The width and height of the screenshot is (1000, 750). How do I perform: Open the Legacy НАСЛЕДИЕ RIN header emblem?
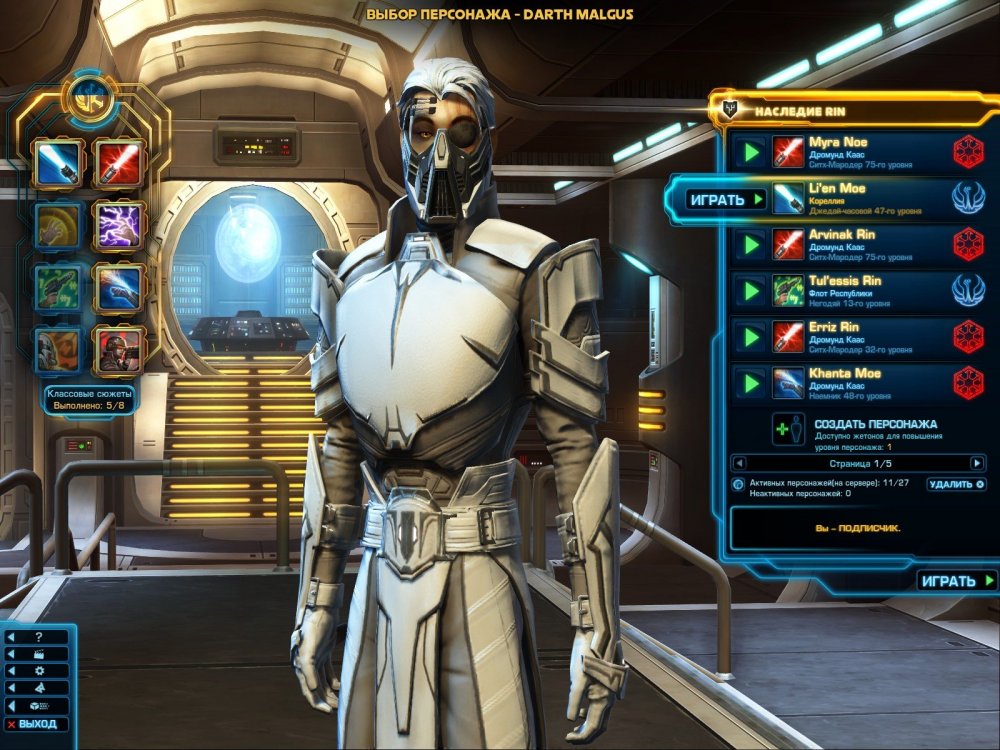(x=729, y=107)
